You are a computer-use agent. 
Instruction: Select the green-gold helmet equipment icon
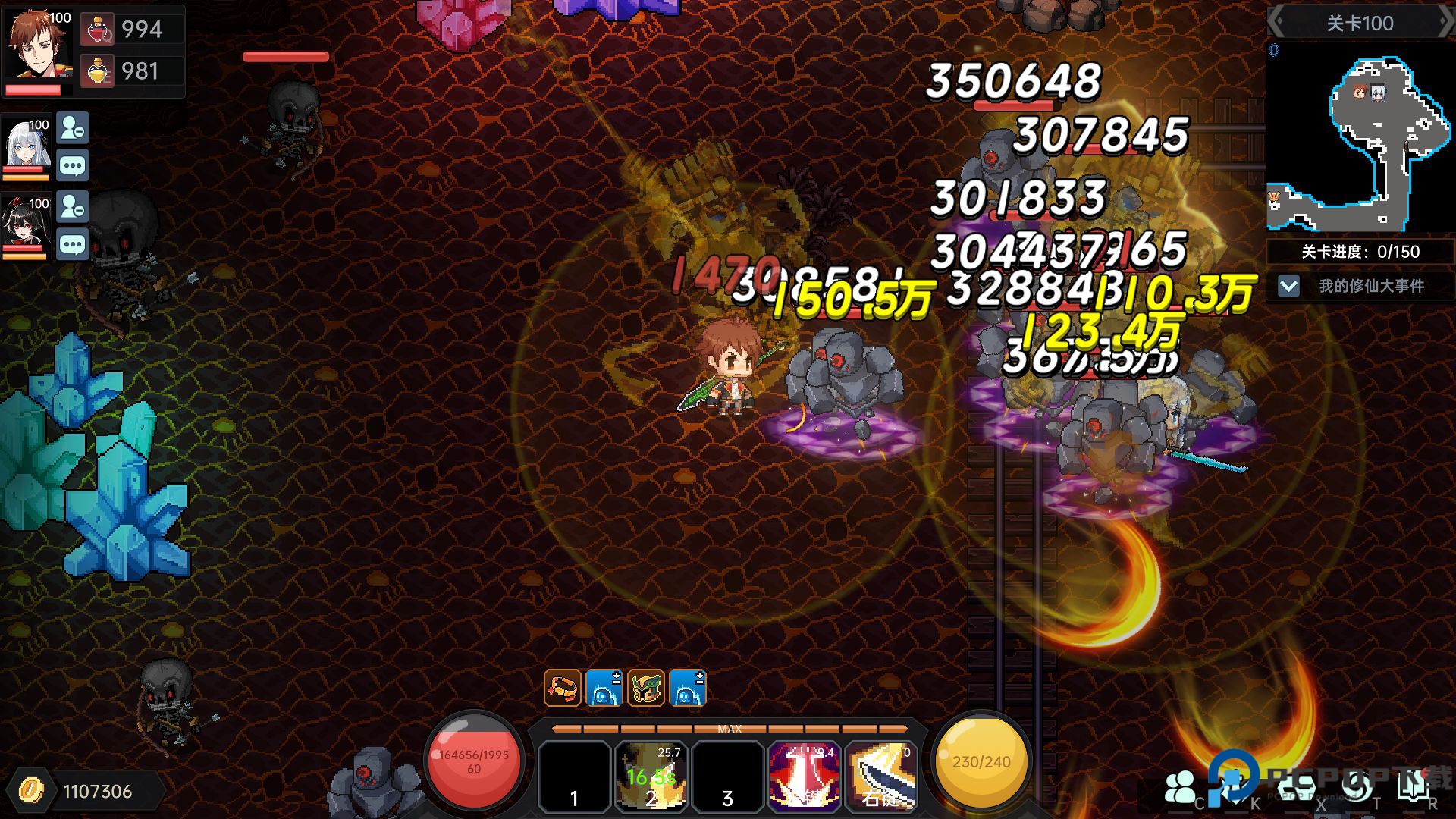[646, 689]
